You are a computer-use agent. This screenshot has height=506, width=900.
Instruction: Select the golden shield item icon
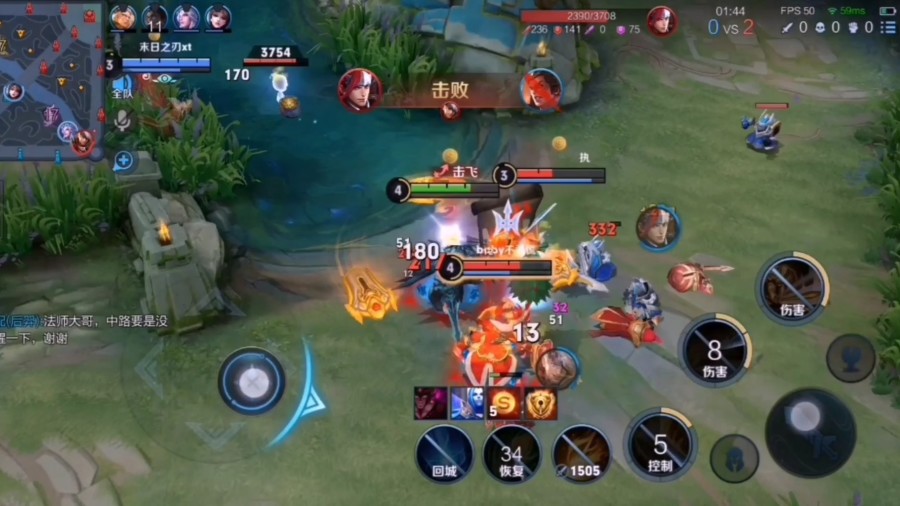point(540,403)
